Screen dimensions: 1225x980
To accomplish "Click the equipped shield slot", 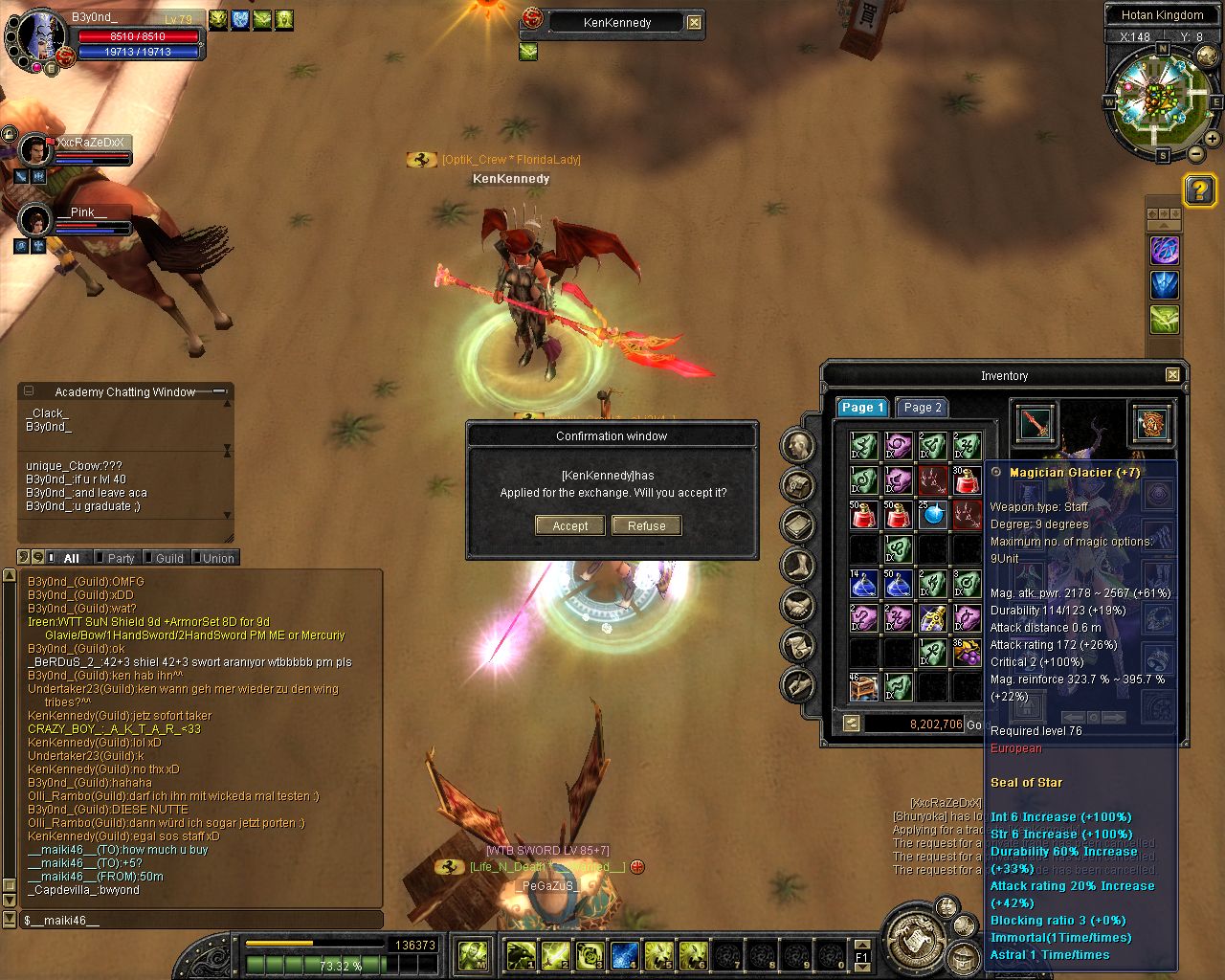I will pyautogui.click(x=1151, y=424).
